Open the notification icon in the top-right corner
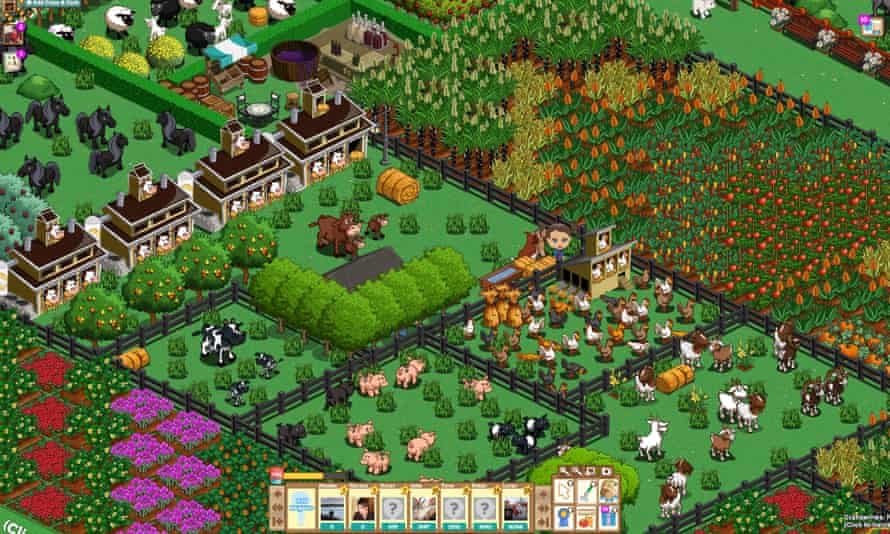 tap(864, 19)
